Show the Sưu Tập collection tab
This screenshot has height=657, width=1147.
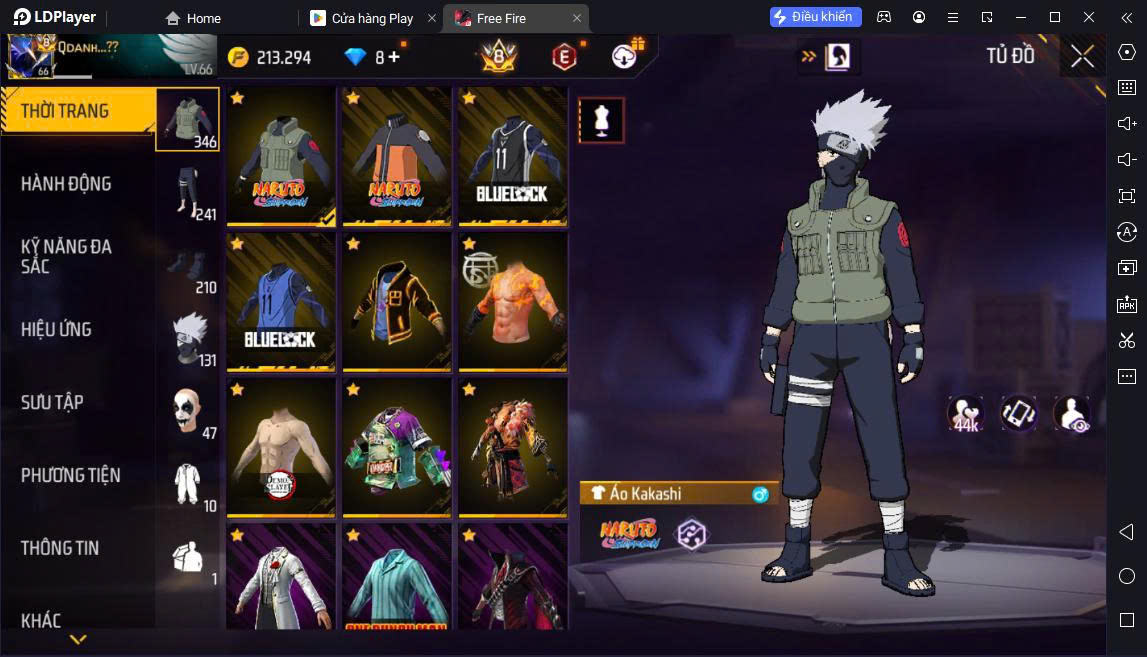[x=52, y=402]
